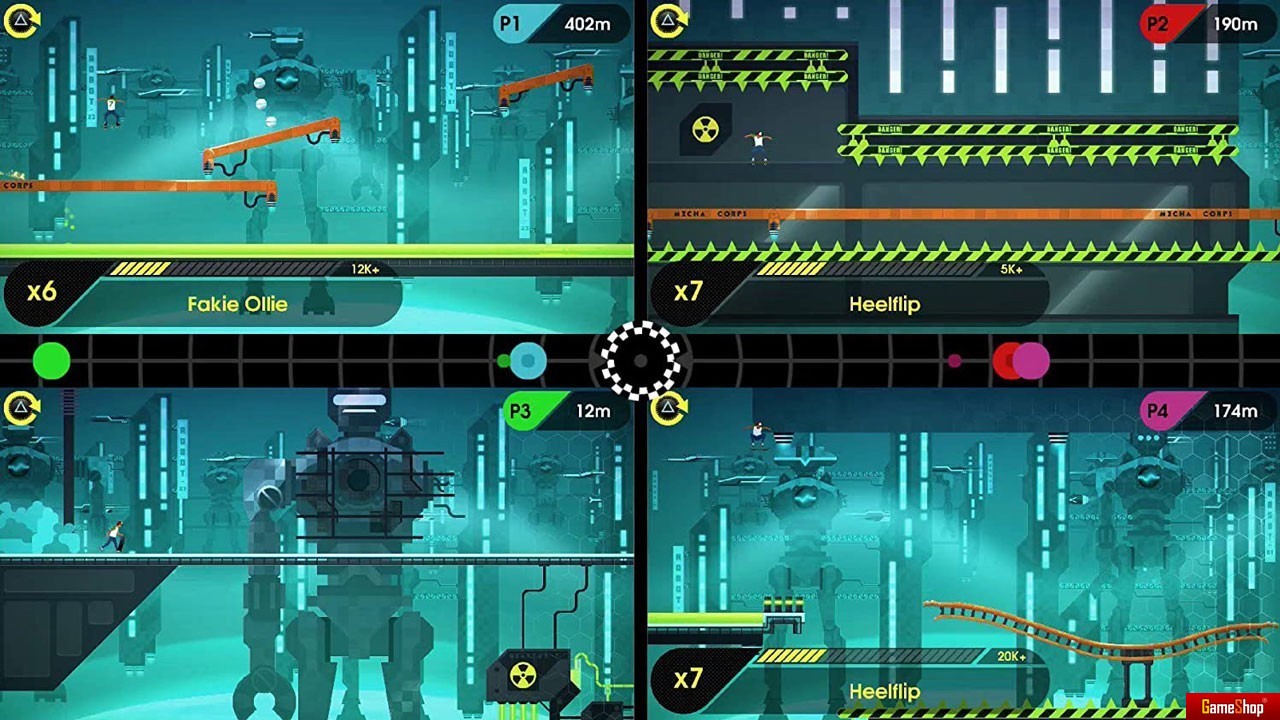Select the P1 player badge
This screenshot has width=1280, height=720.
[512, 24]
